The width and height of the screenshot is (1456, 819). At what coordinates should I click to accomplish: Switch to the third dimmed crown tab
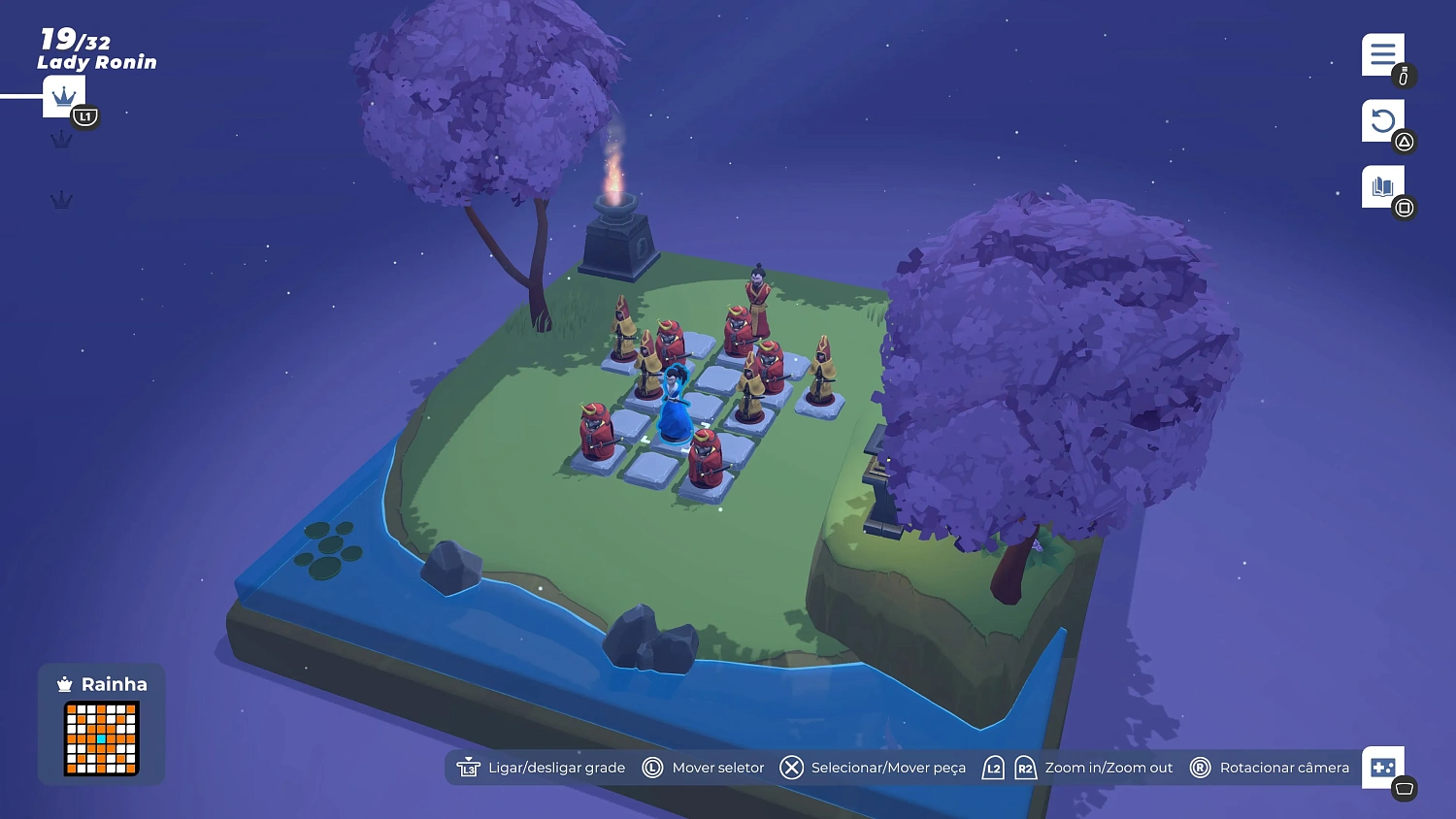pos(62,200)
